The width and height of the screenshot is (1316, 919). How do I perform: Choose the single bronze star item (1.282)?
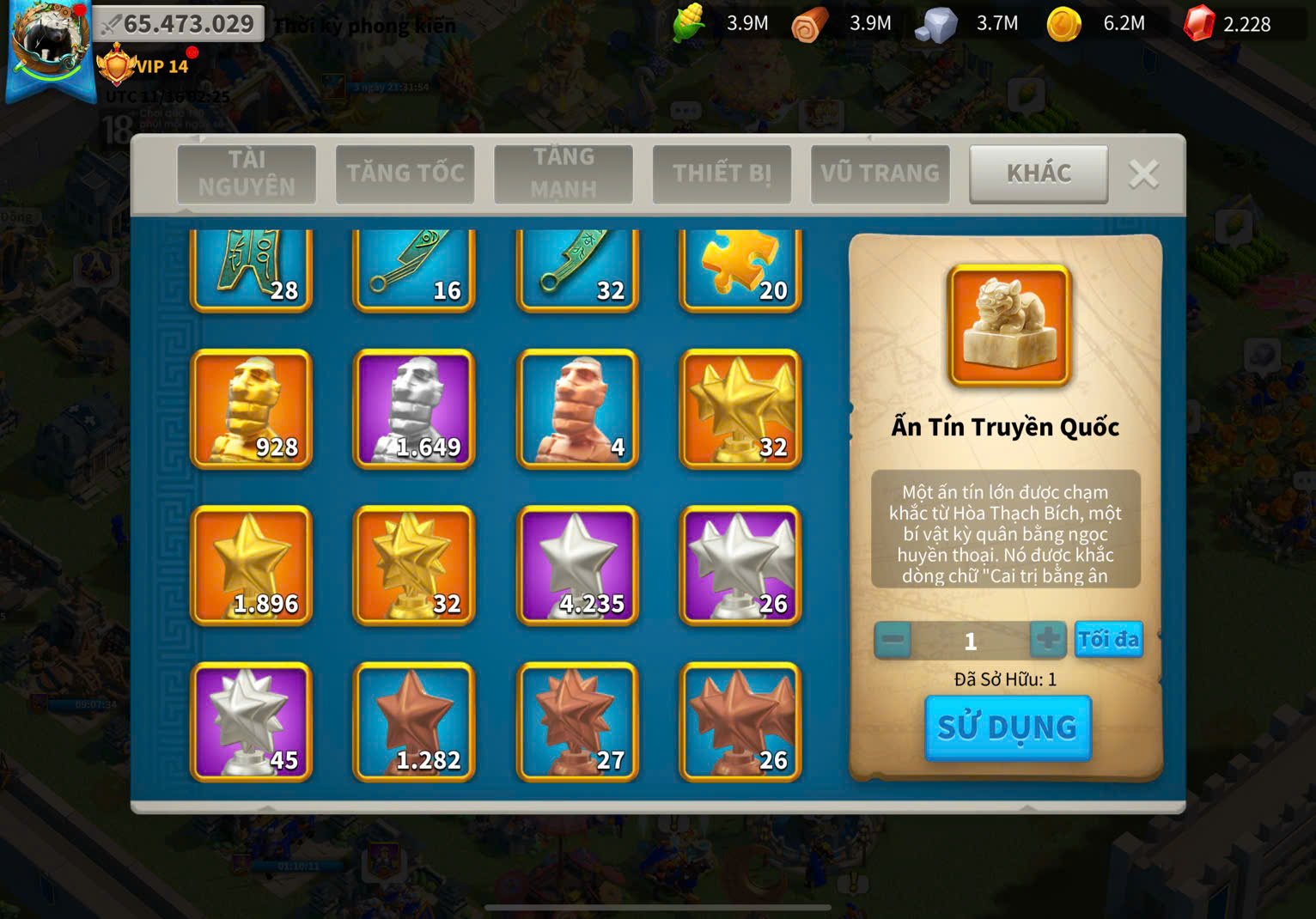click(x=414, y=721)
